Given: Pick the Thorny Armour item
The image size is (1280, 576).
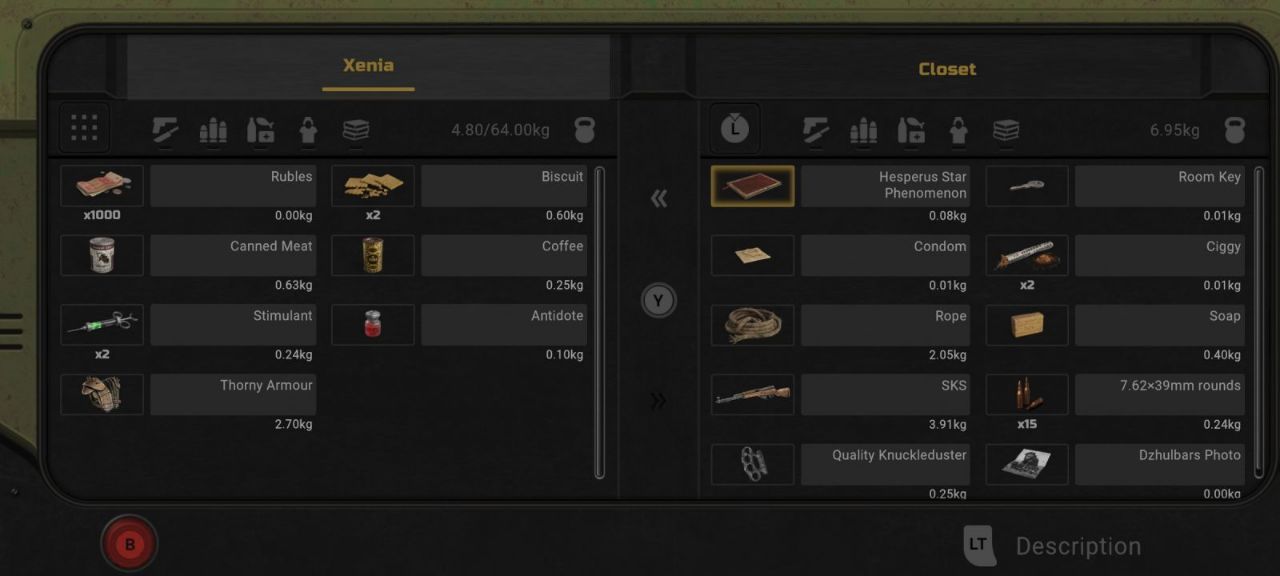Looking at the screenshot, I should [x=102, y=394].
